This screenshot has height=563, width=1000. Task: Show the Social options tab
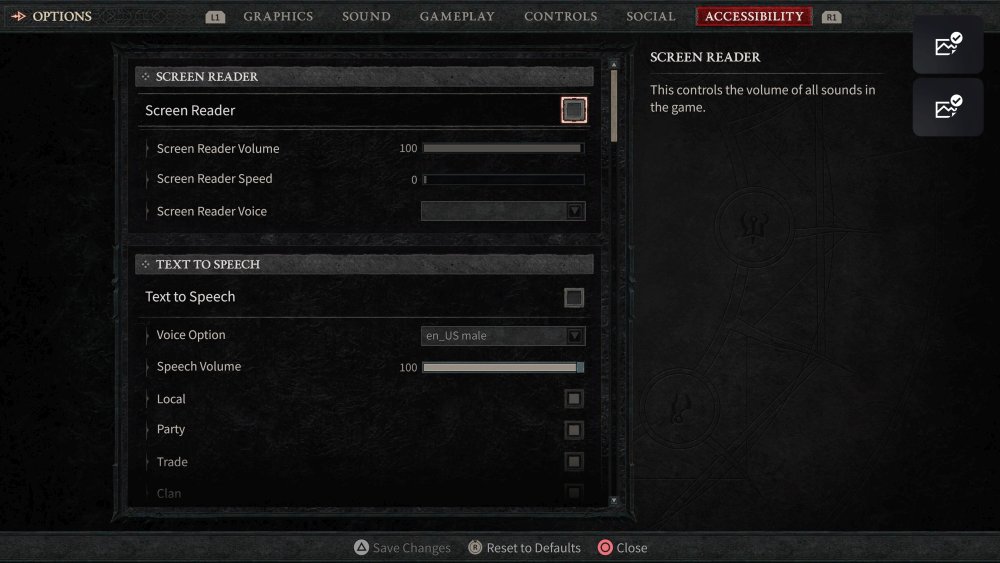point(650,17)
